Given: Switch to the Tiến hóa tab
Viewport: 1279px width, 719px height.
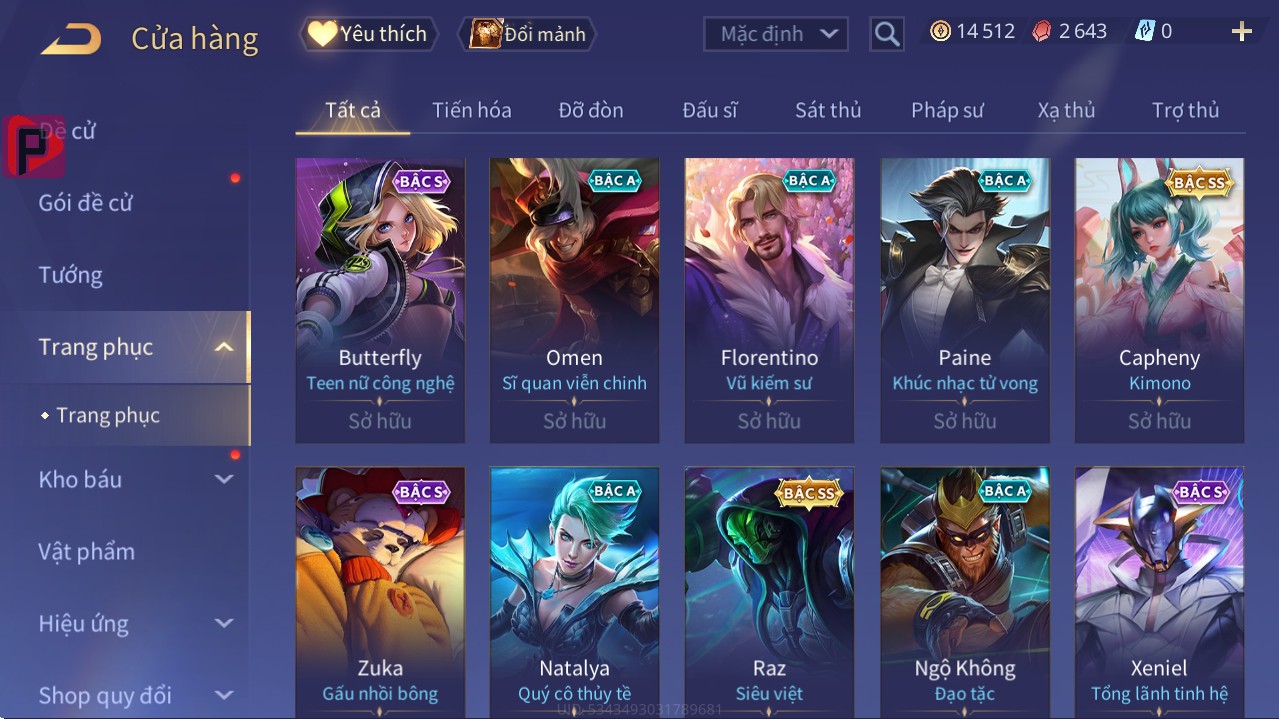Looking at the screenshot, I should 471,110.
